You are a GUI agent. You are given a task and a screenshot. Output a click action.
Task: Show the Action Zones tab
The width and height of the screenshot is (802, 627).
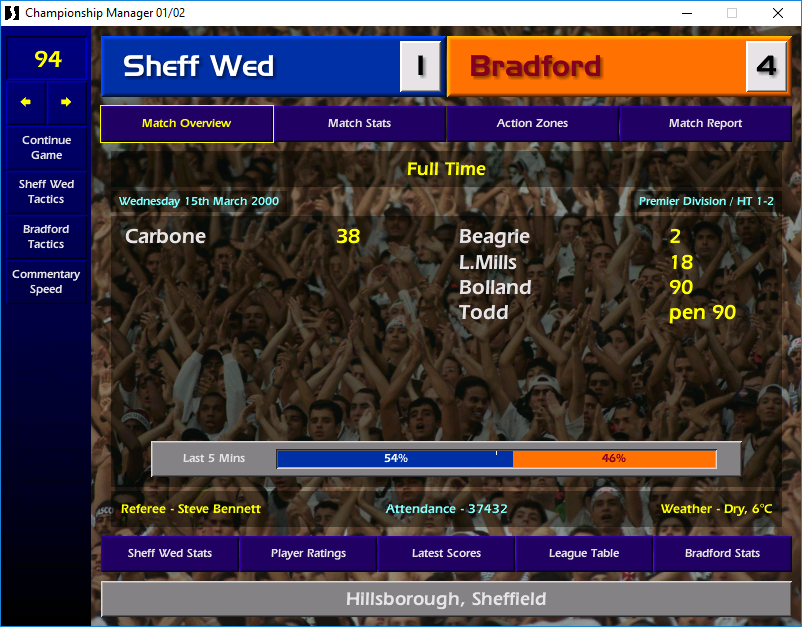(x=532, y=124)
